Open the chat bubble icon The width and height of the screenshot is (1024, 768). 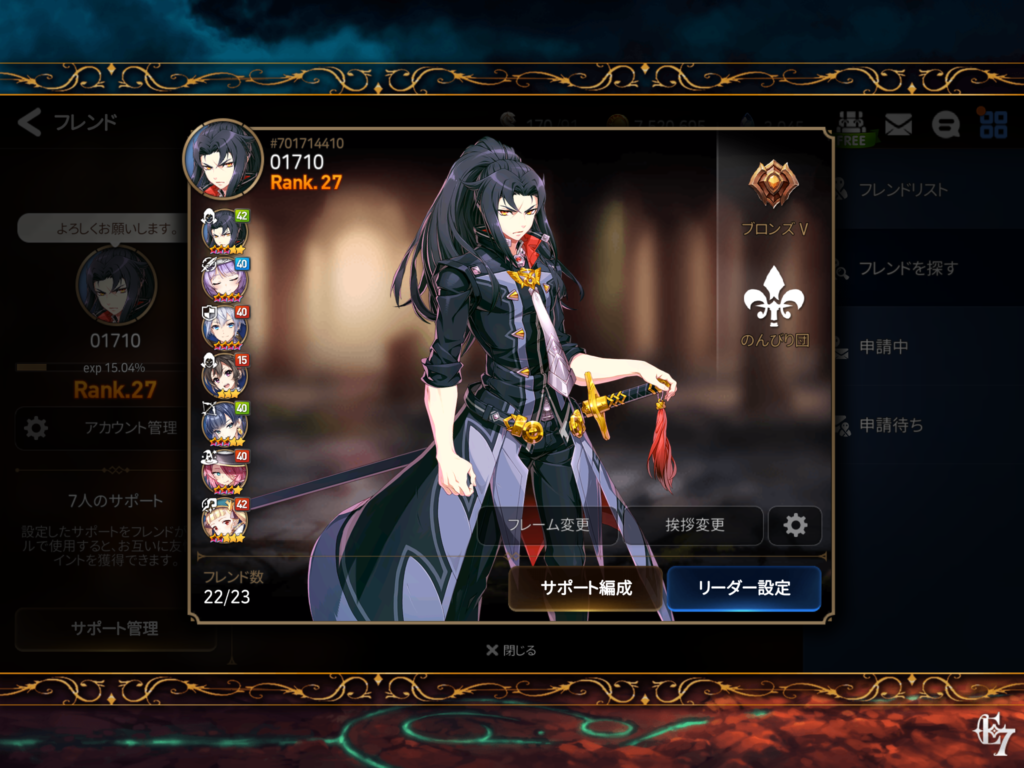coord(945,124)
